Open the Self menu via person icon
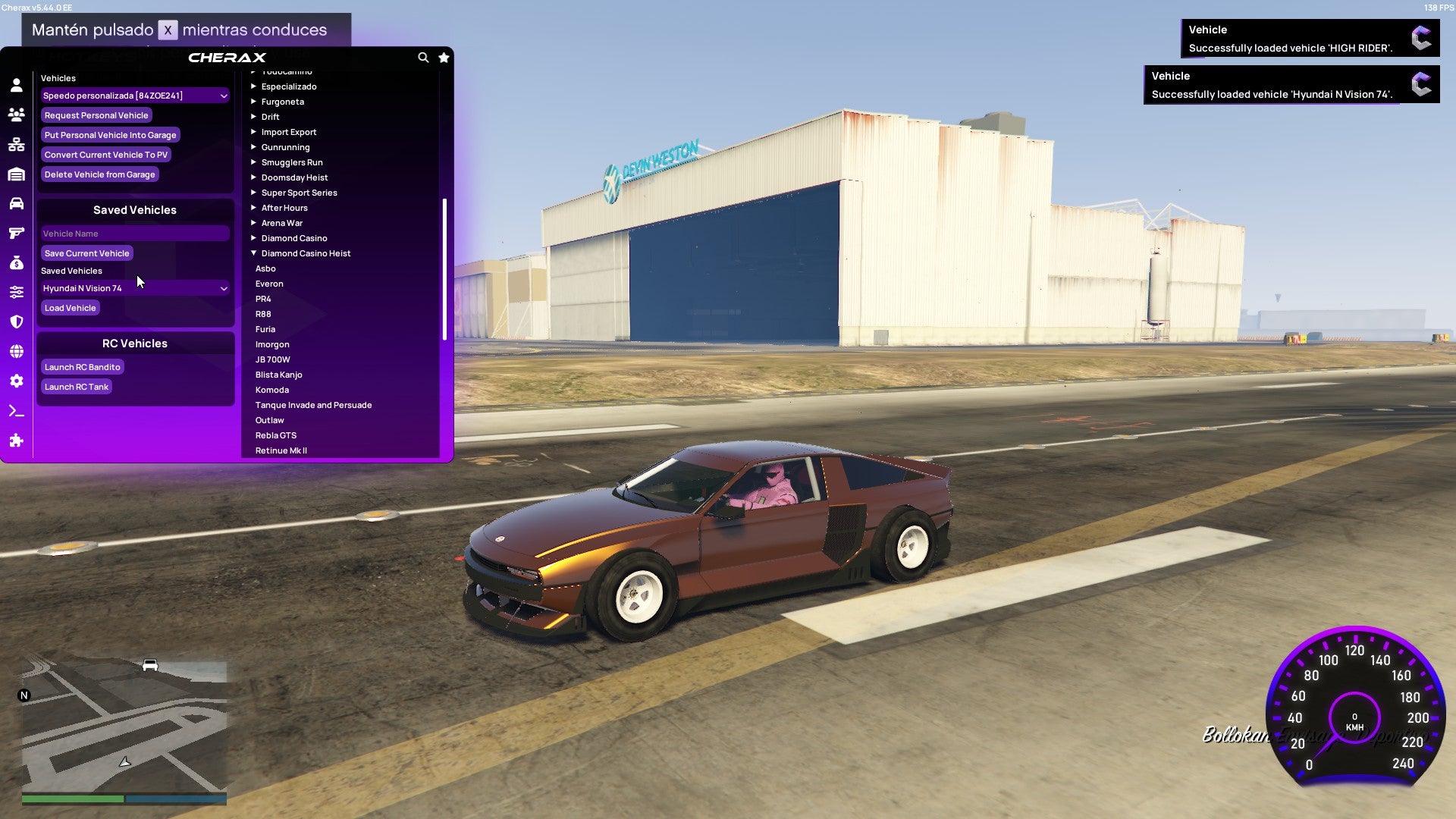The image size is (1456, 819). click(x=17, y=85)
